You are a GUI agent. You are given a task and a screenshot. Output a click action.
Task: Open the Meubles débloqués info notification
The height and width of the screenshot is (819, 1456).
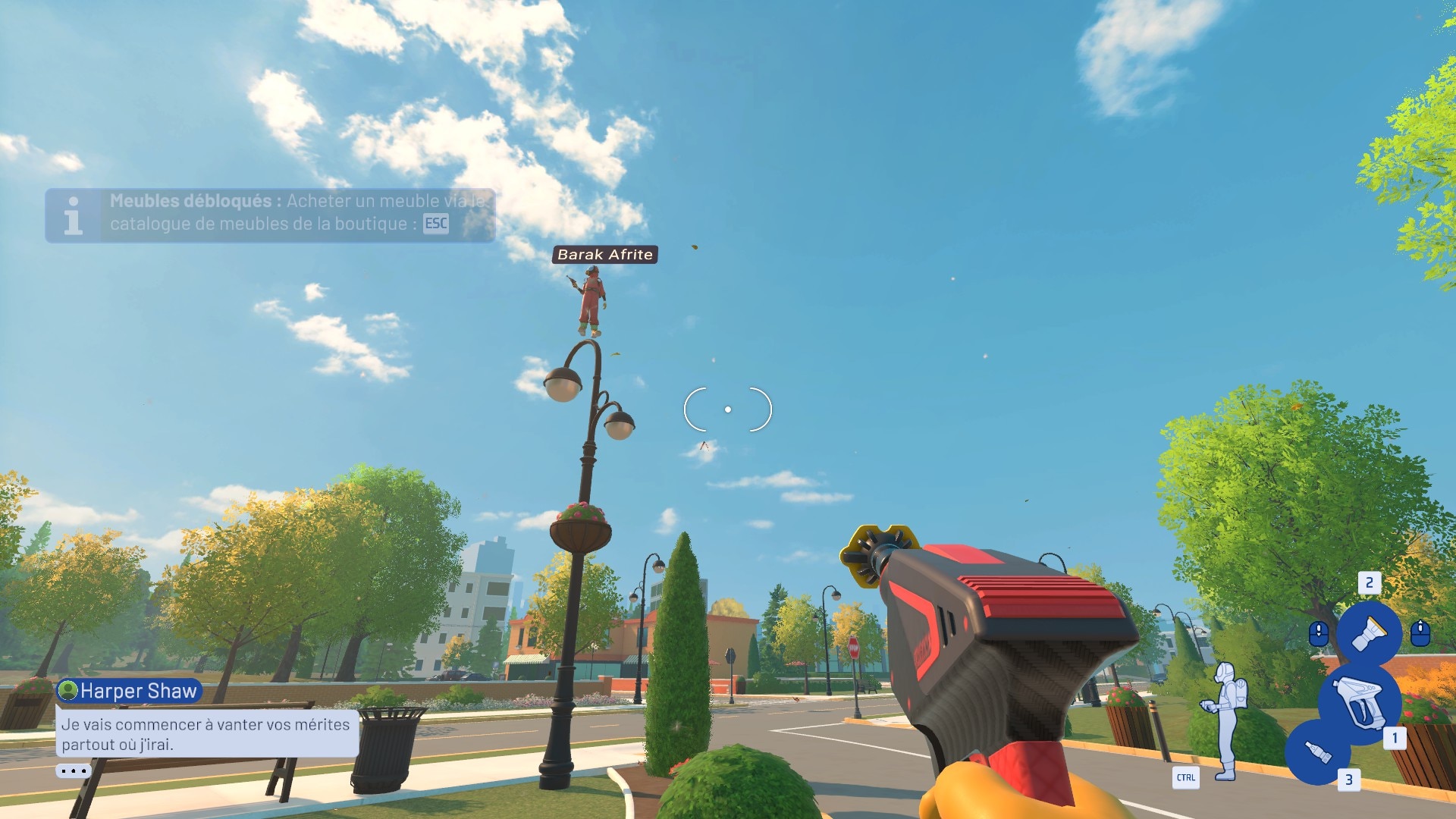coord(270,215)
